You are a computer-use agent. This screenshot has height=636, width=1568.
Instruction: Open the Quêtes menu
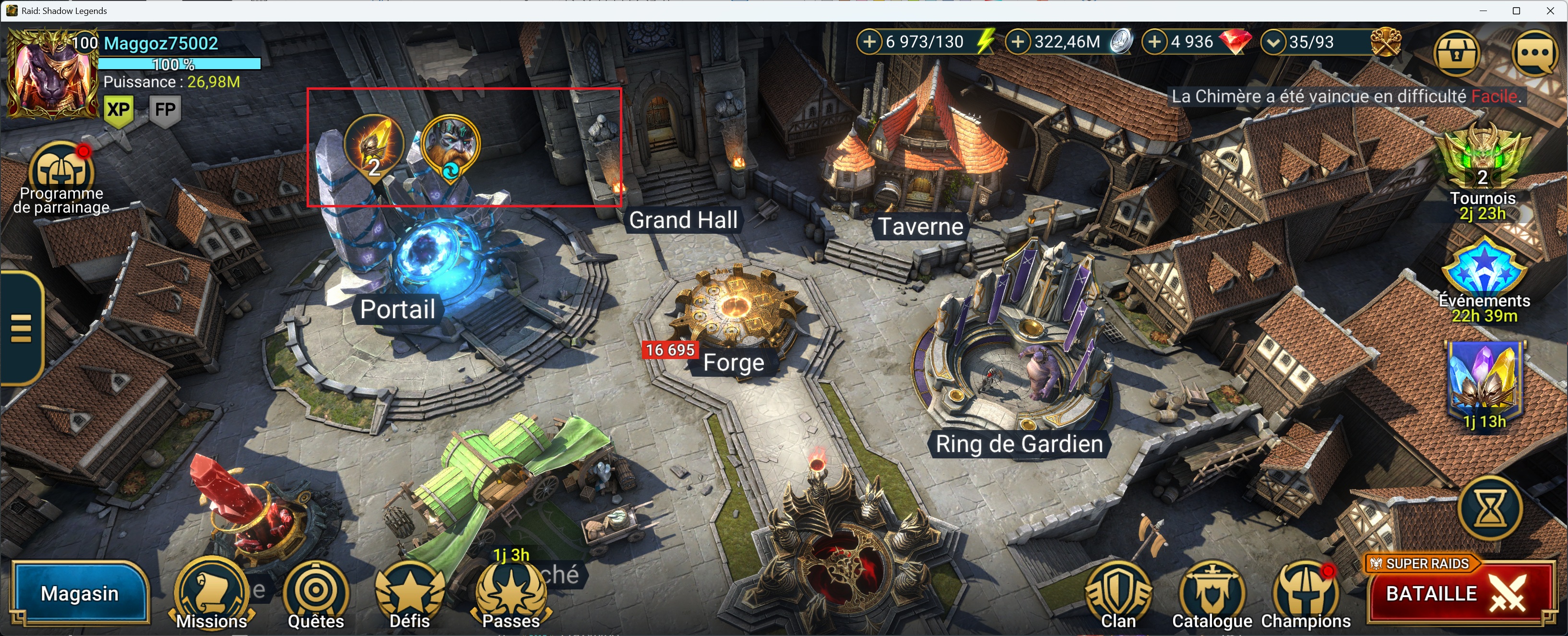point(316,594)
